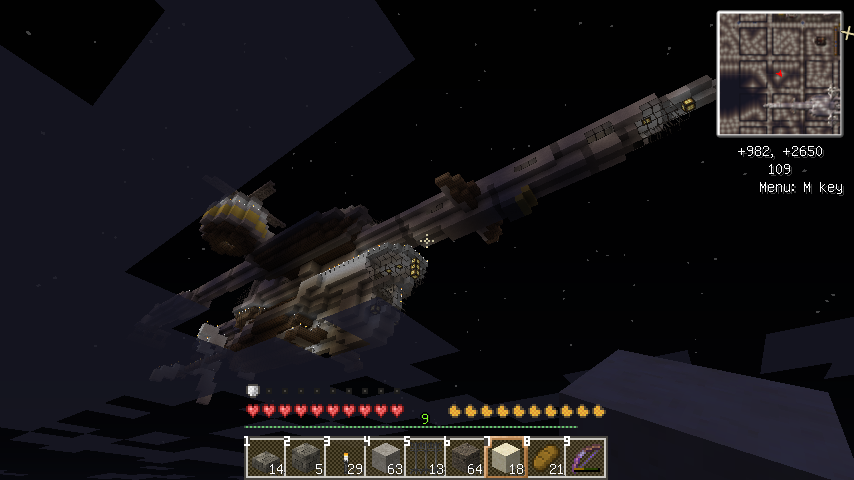This screenshot has height=480, width=854.
Task: Choose the stone brick stairs in slot 2
Action: pos(305,458)
